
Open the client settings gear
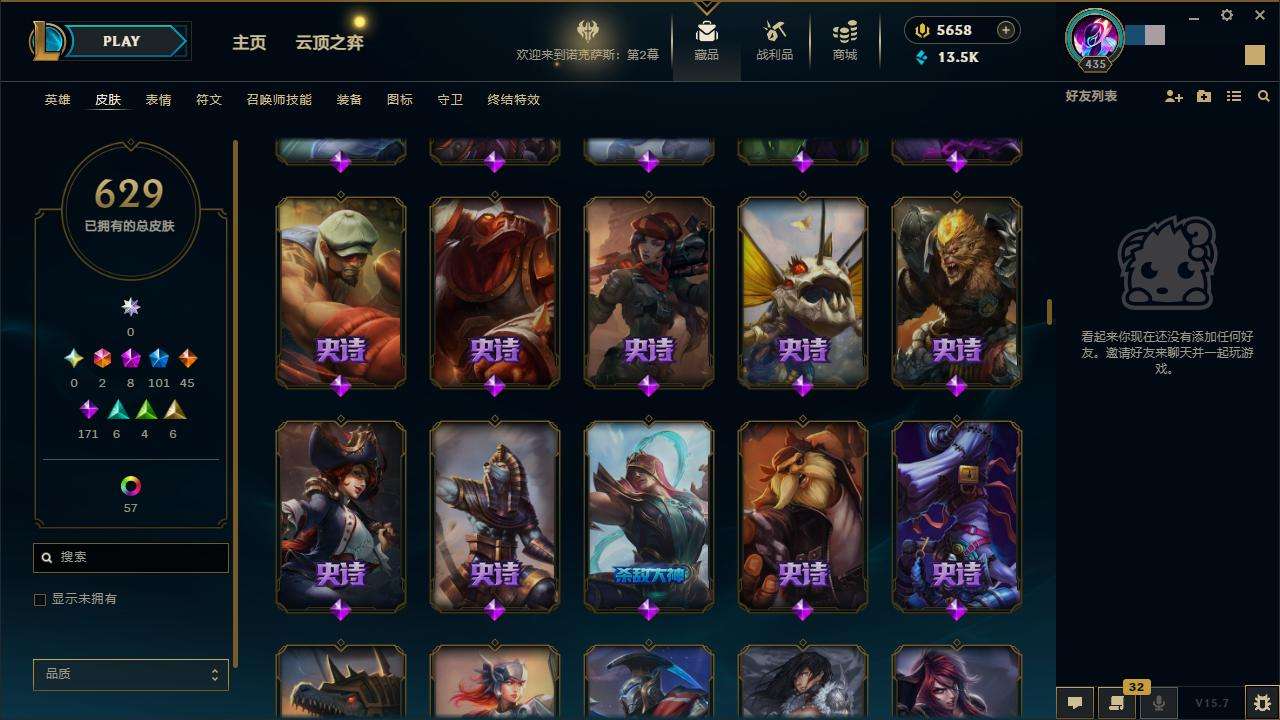click(1227, 16)
